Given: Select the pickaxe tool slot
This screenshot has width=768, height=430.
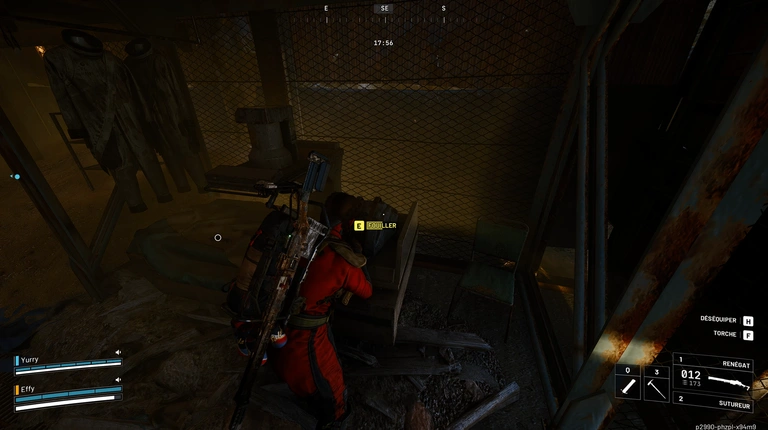Looking at the screenshot, I should click(x=656, y=383).
